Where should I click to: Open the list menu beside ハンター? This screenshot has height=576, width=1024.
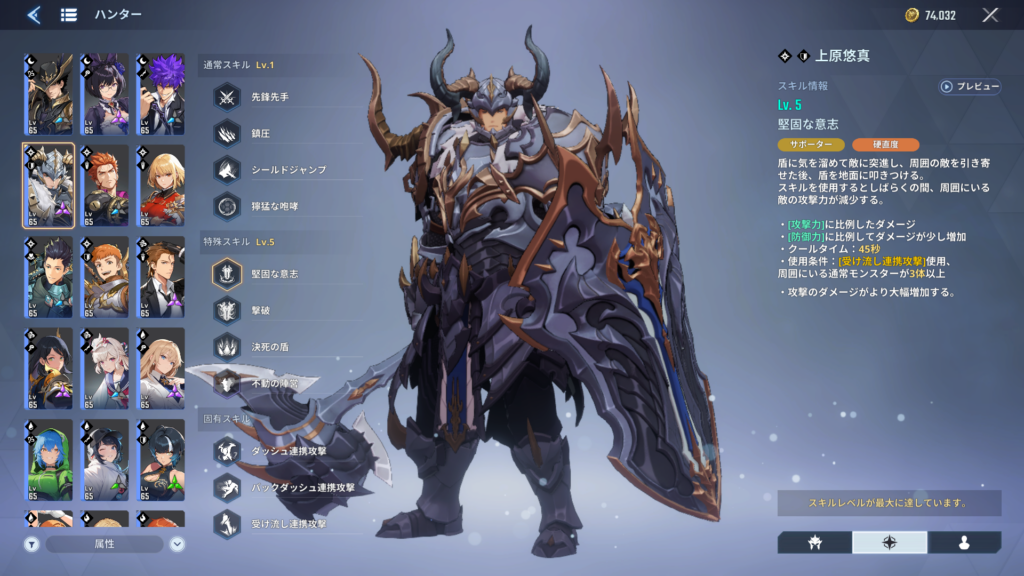click(x=69, y=15)
